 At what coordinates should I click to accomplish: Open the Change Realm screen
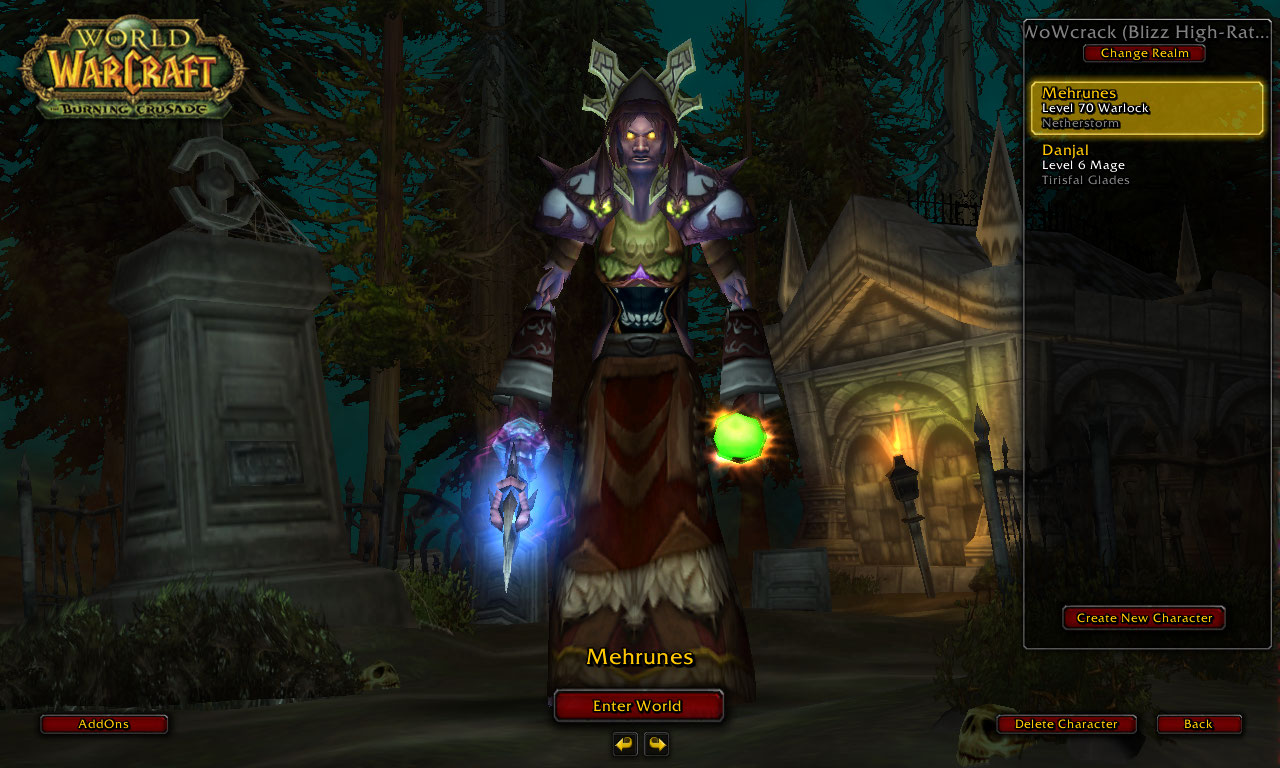point(1144,53)
